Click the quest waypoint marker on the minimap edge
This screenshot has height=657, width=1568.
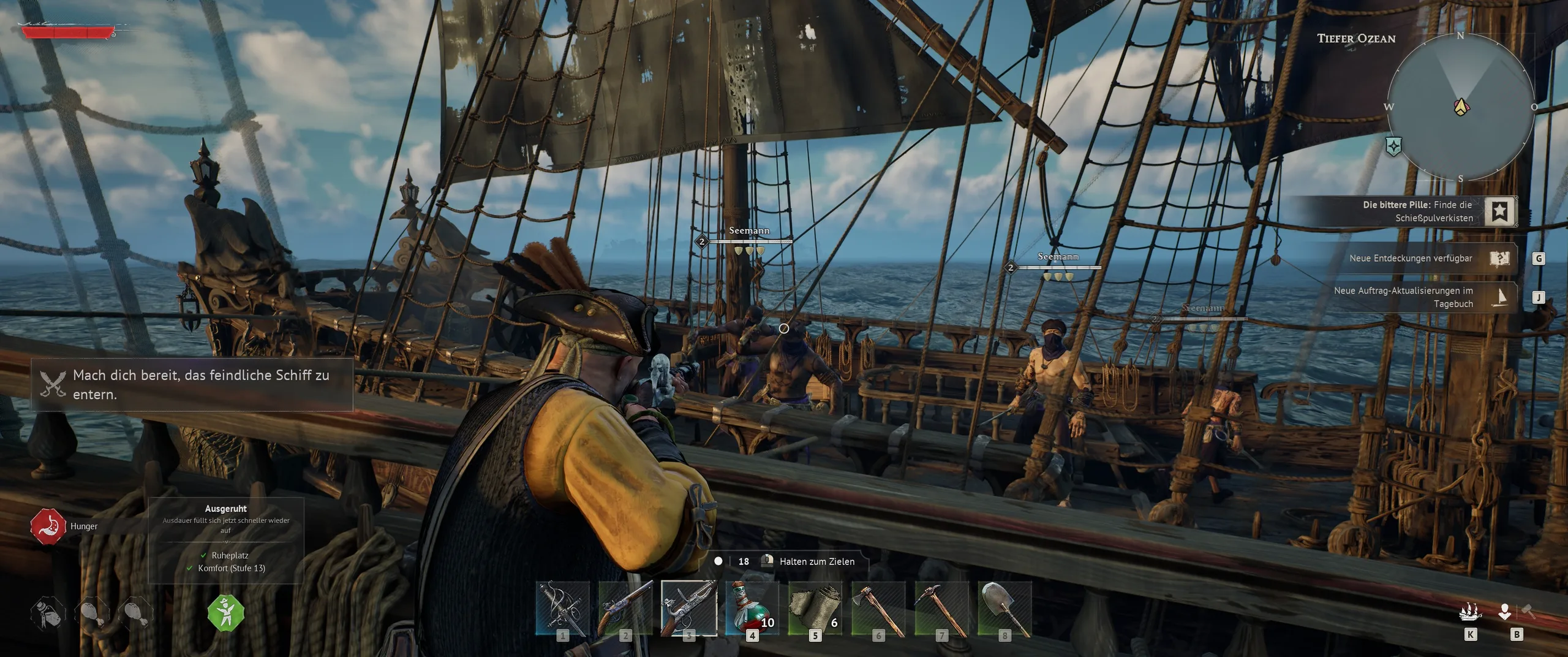click(1394, 146)
